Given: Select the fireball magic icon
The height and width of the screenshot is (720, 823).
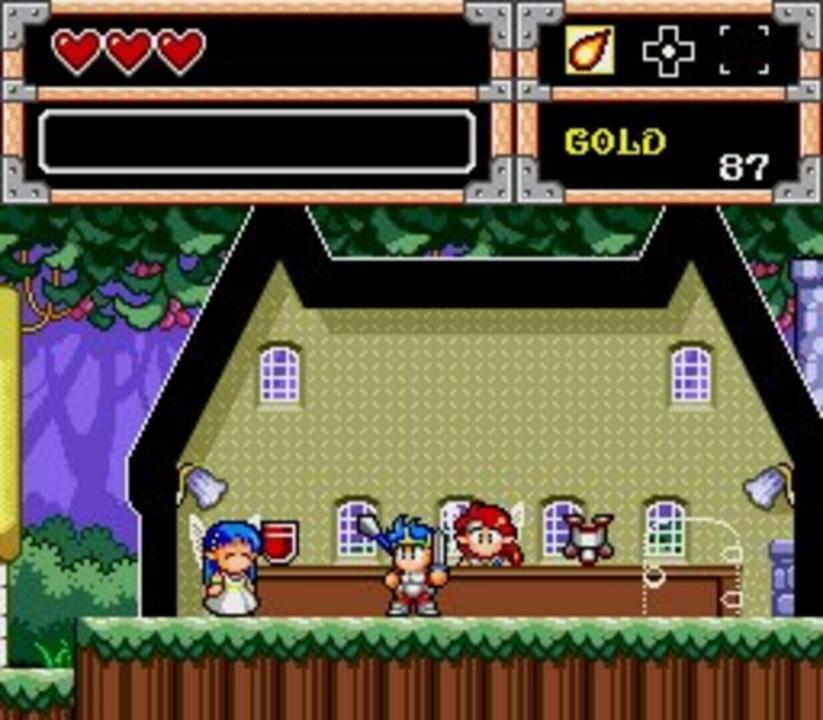Looking at the screenshot, I should coord(590,50).
